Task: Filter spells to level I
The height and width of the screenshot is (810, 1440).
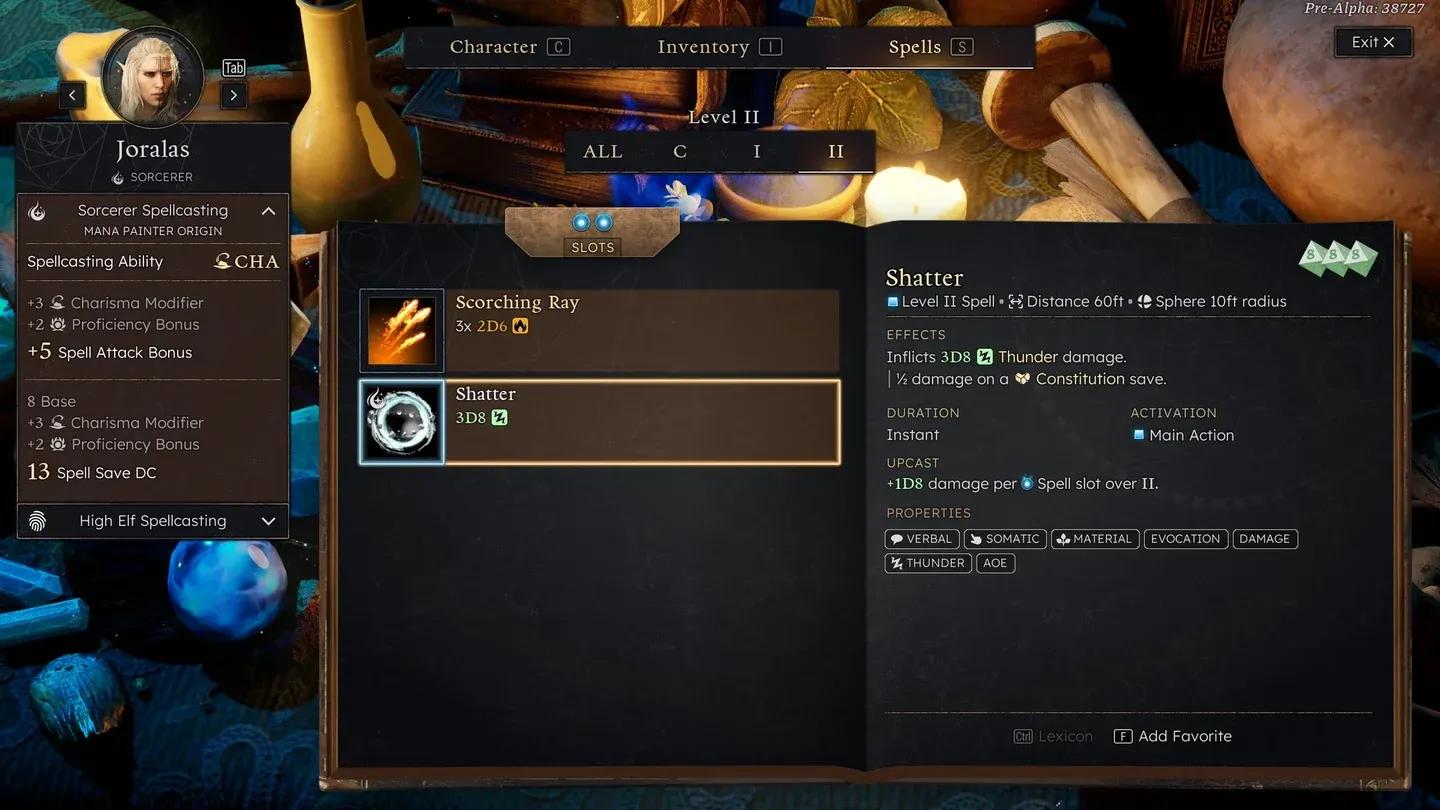Action: point(757,152)
